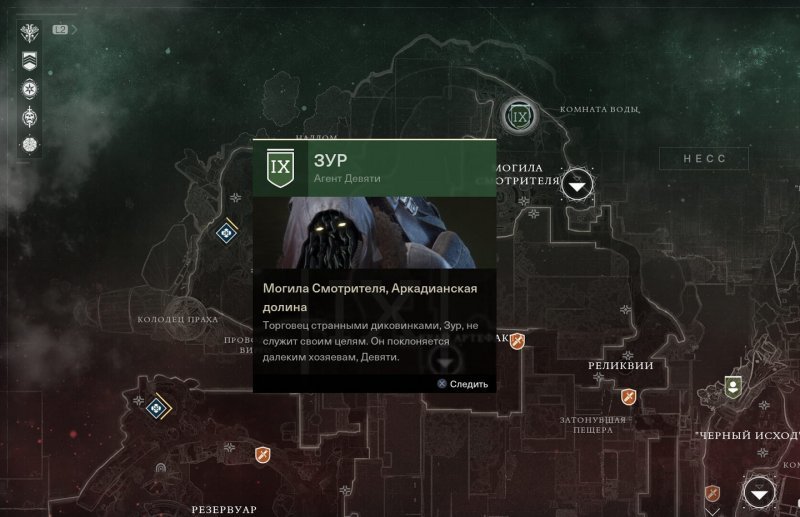Click the cave lost sector marker near Резервуар
The height and width of the screenshot is (517, 800).
[159, 468]
